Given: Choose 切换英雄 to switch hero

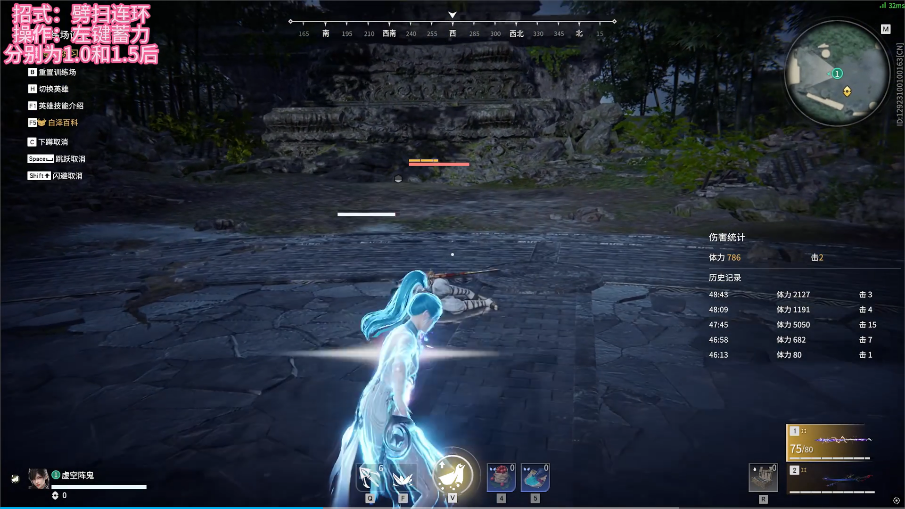Looking at the screenshot, I should tap(53, 89).
